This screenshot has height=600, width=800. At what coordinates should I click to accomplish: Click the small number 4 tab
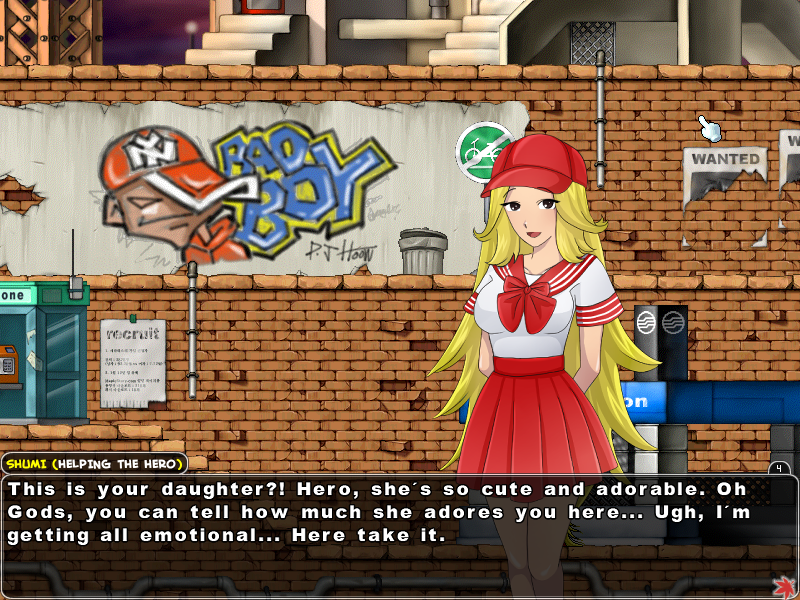(x=779, y=468)
